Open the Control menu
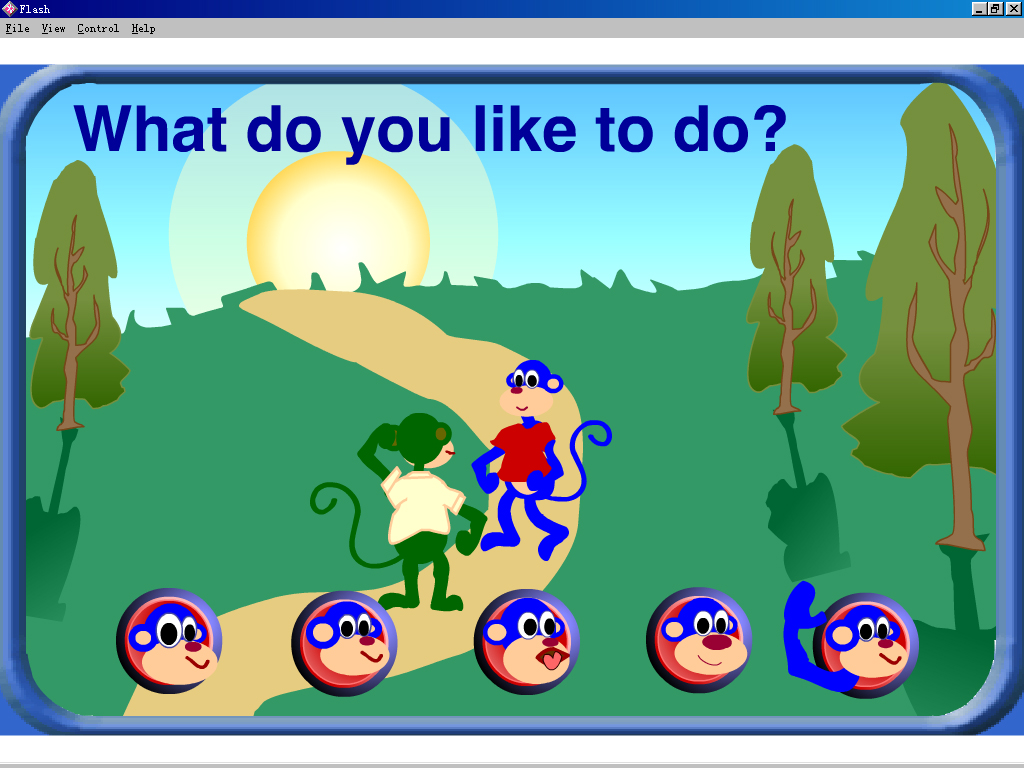Screen dimensions: 1024x768 click(x=98, y=29)
